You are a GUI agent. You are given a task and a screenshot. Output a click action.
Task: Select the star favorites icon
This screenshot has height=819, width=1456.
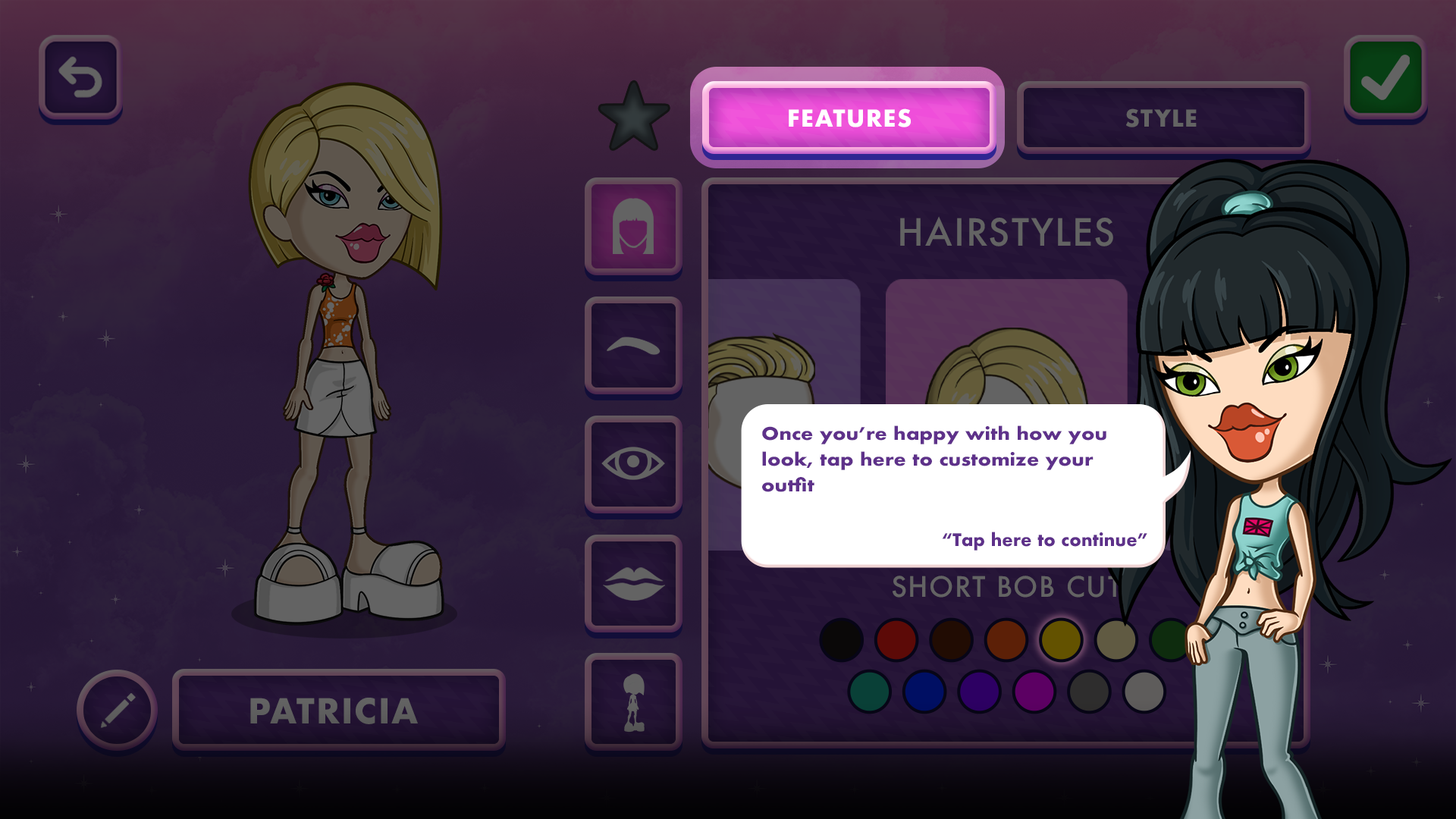(633, 118)
